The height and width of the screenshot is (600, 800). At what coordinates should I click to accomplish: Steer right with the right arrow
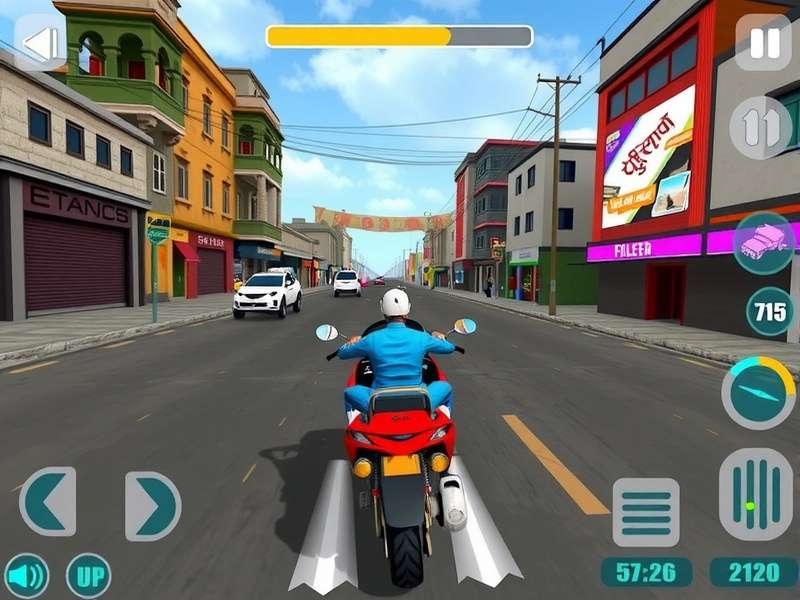coord(152,506)
